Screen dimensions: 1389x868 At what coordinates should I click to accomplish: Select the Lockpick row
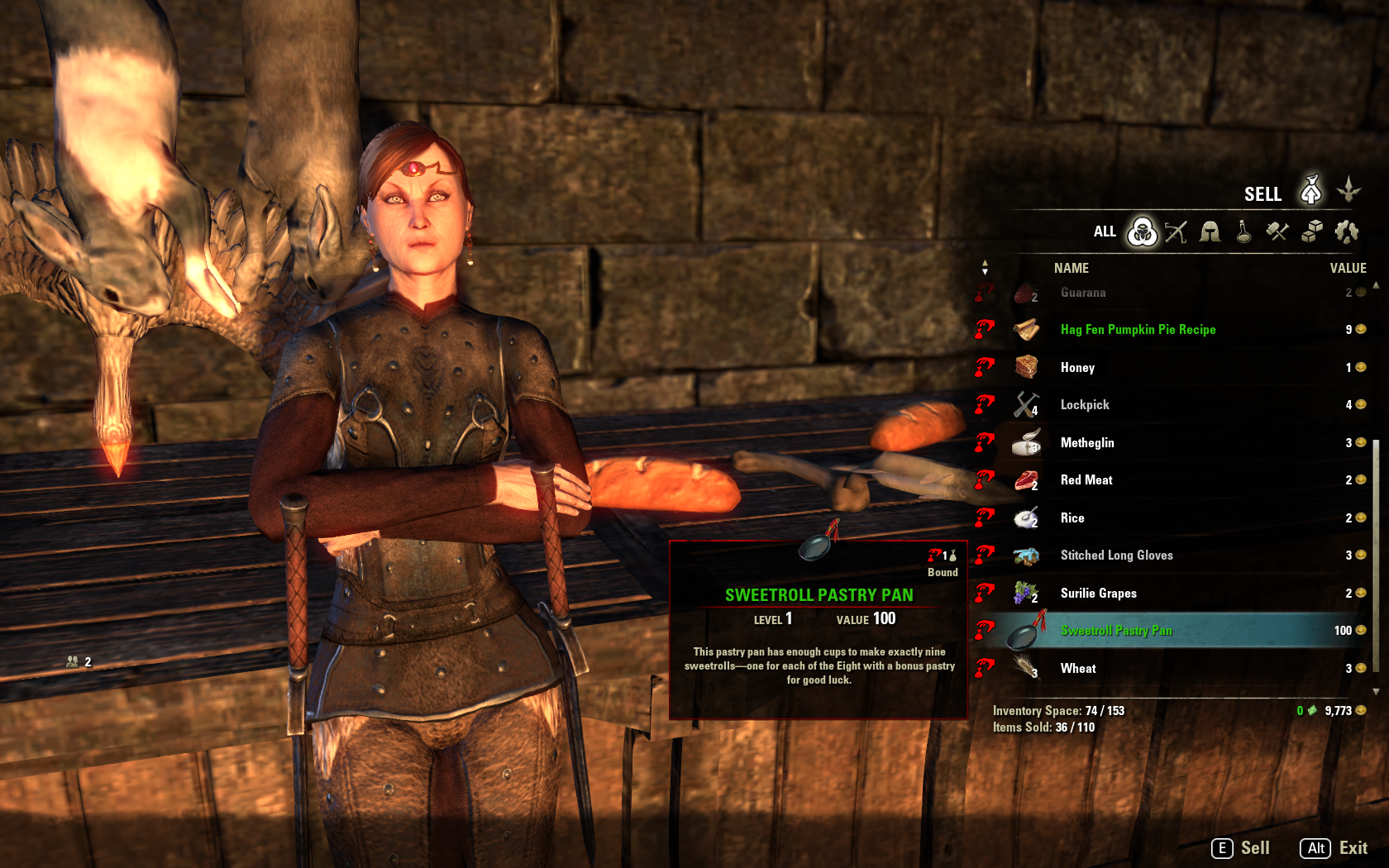click(1085, 405)
